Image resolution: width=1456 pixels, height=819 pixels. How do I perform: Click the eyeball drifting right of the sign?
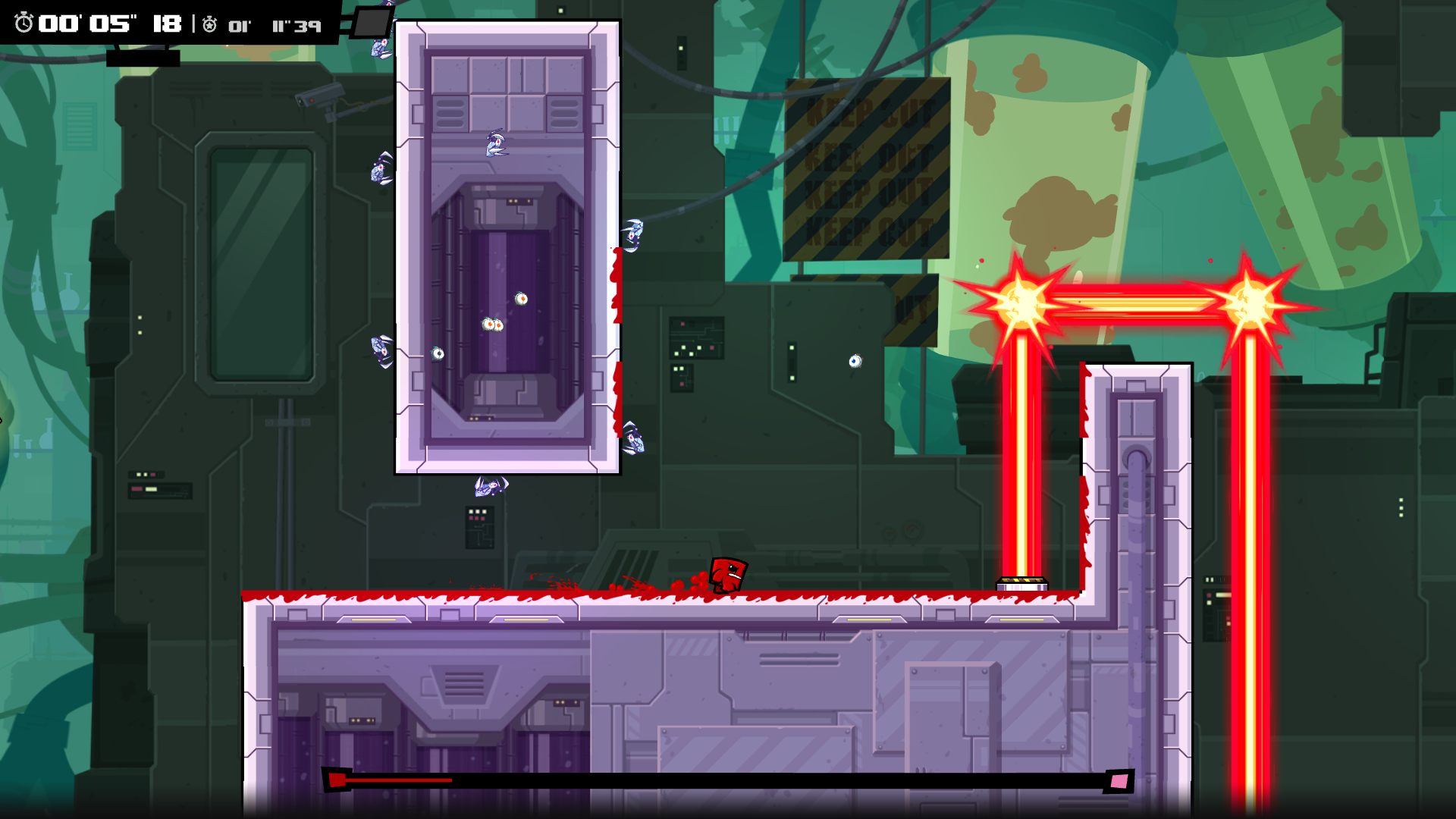pyautogui.click(x=854, y=362)
